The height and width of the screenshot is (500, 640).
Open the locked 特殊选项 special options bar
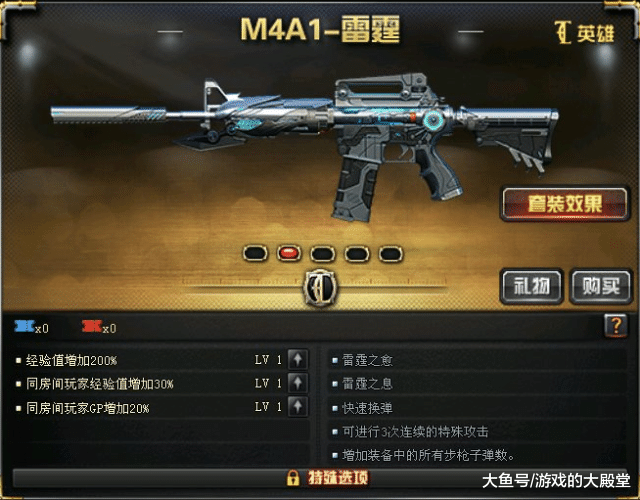pyautogui.click(x=320, y=477)
